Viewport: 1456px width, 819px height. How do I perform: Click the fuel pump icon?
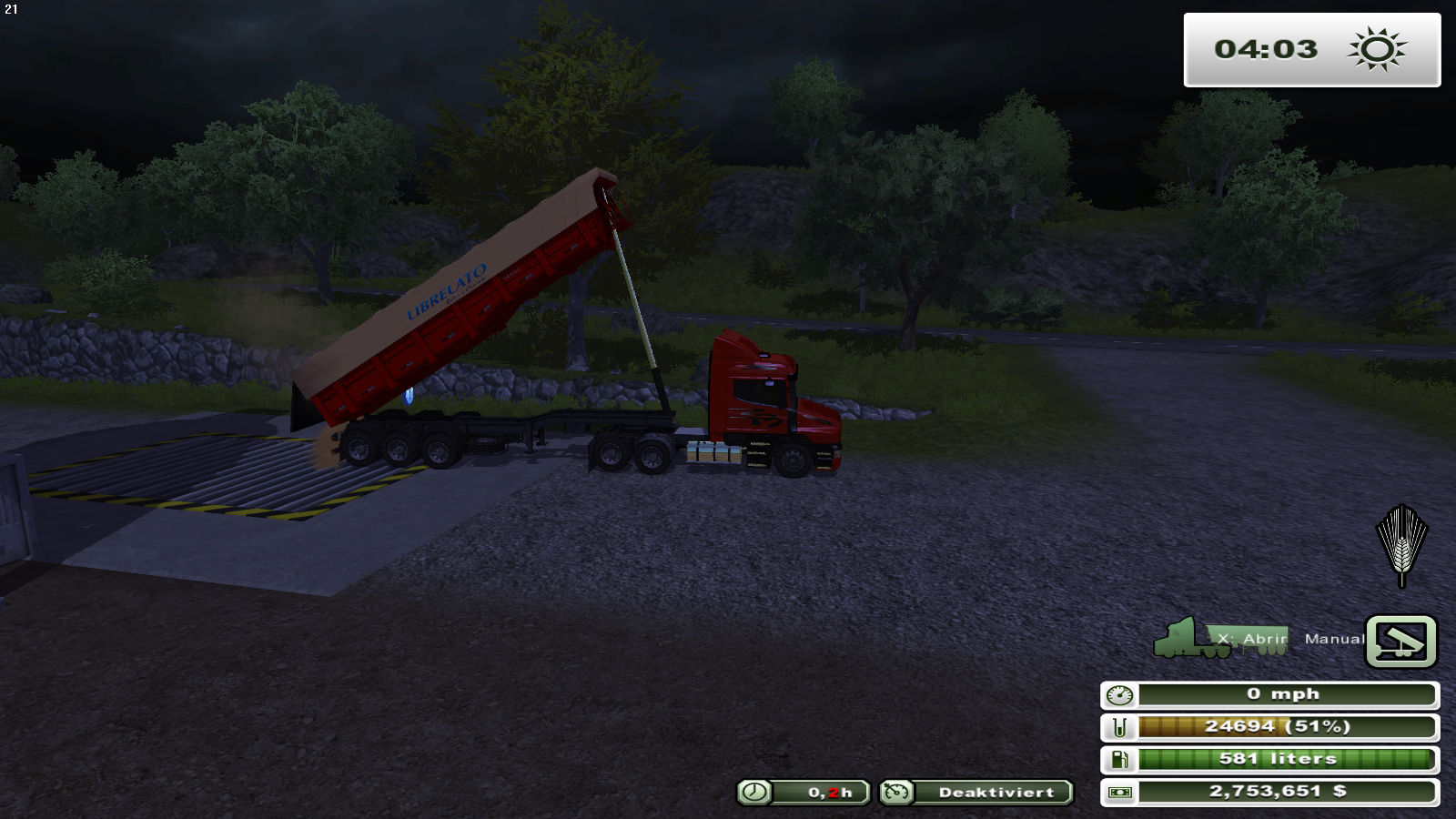click(x=1118, y=758)
